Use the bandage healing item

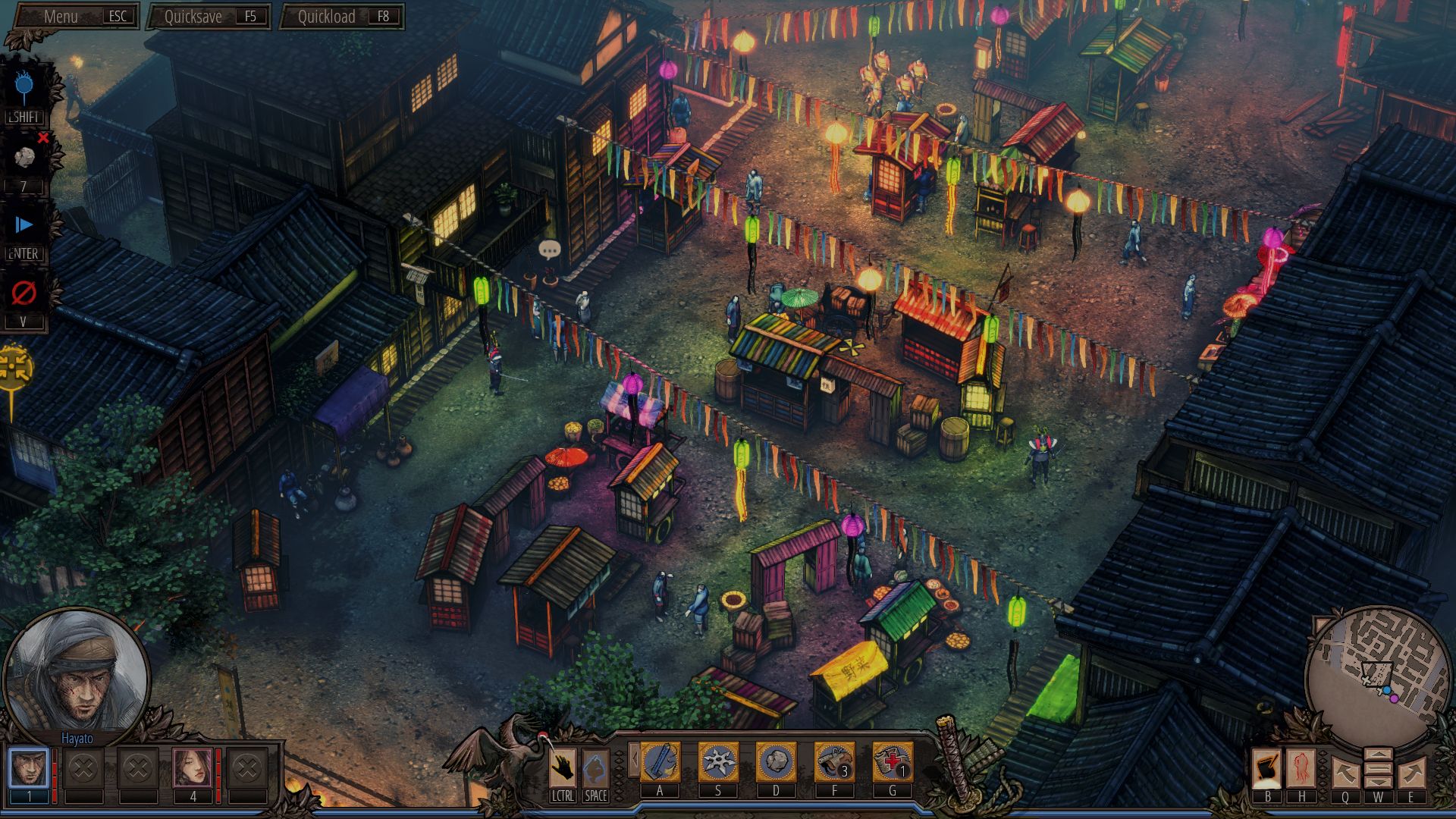pyautogui.click(x=893, y=761)
